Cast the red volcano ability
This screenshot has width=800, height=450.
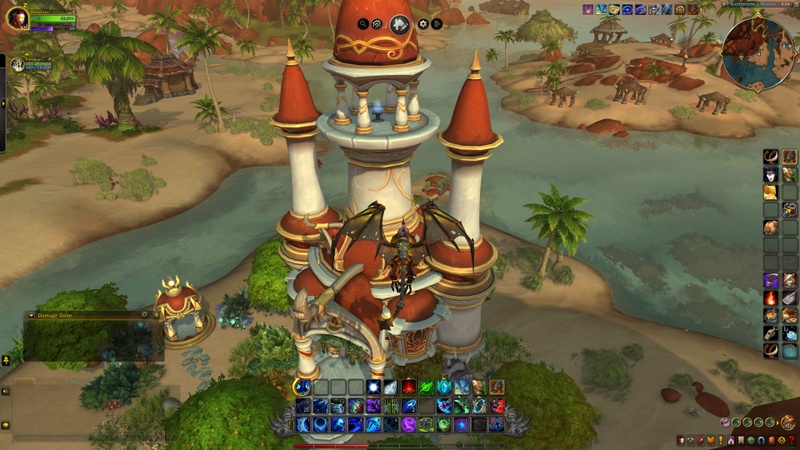[410, 387]
